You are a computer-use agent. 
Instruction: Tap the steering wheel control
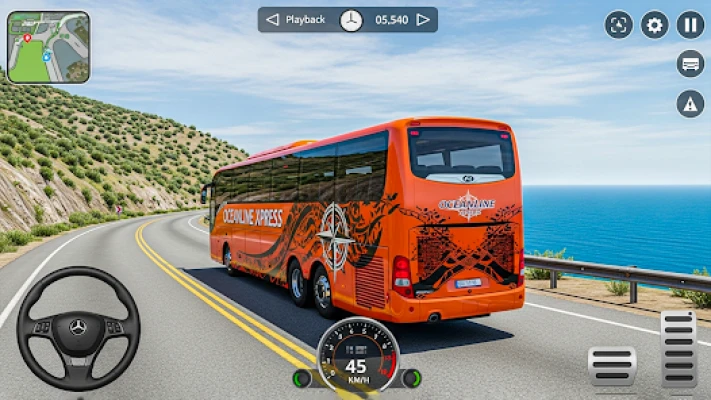pyautogui.click(x=78, y=328)
